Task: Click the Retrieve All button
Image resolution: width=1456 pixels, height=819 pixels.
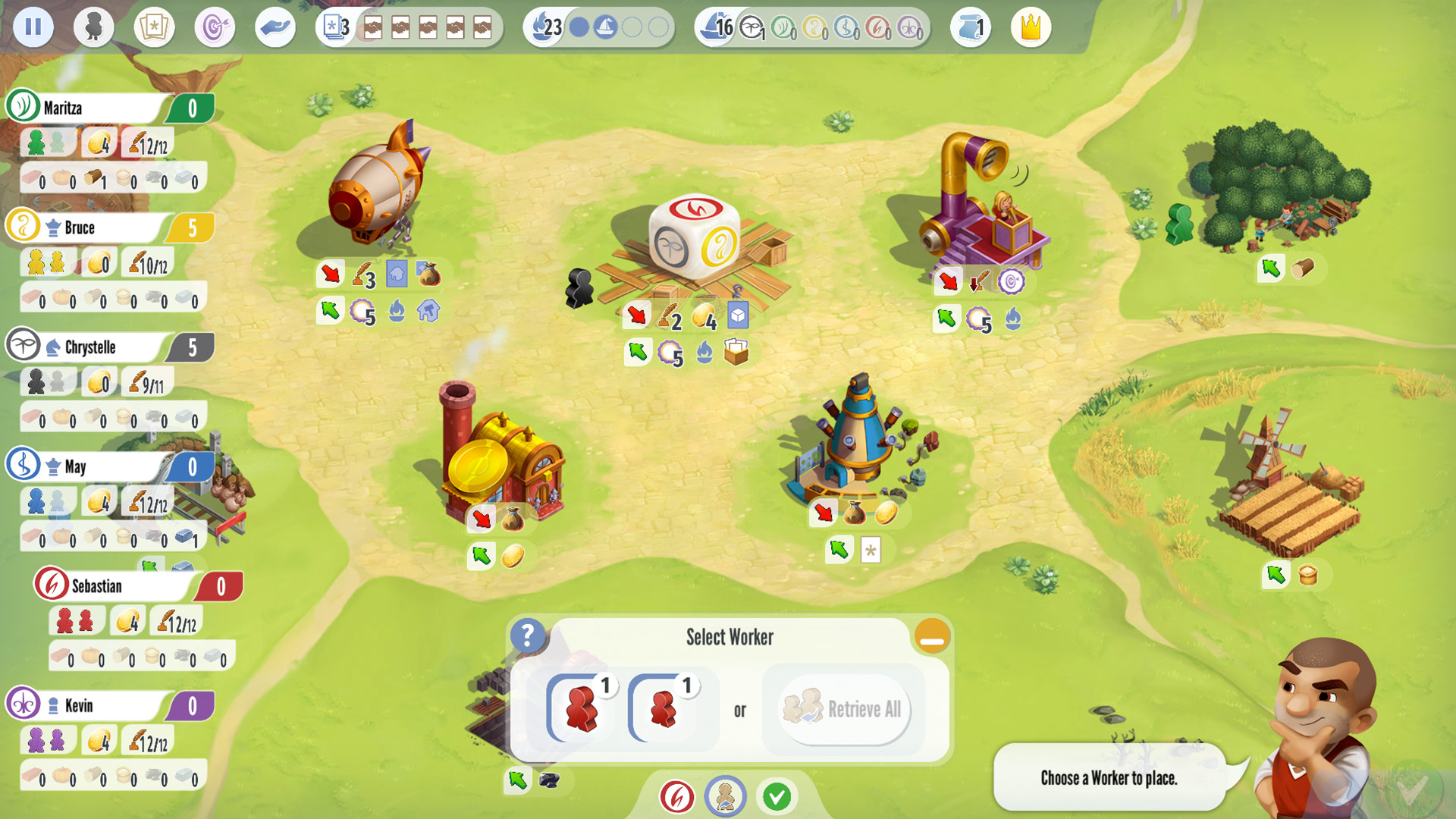Action: click(x=843, y=711)
